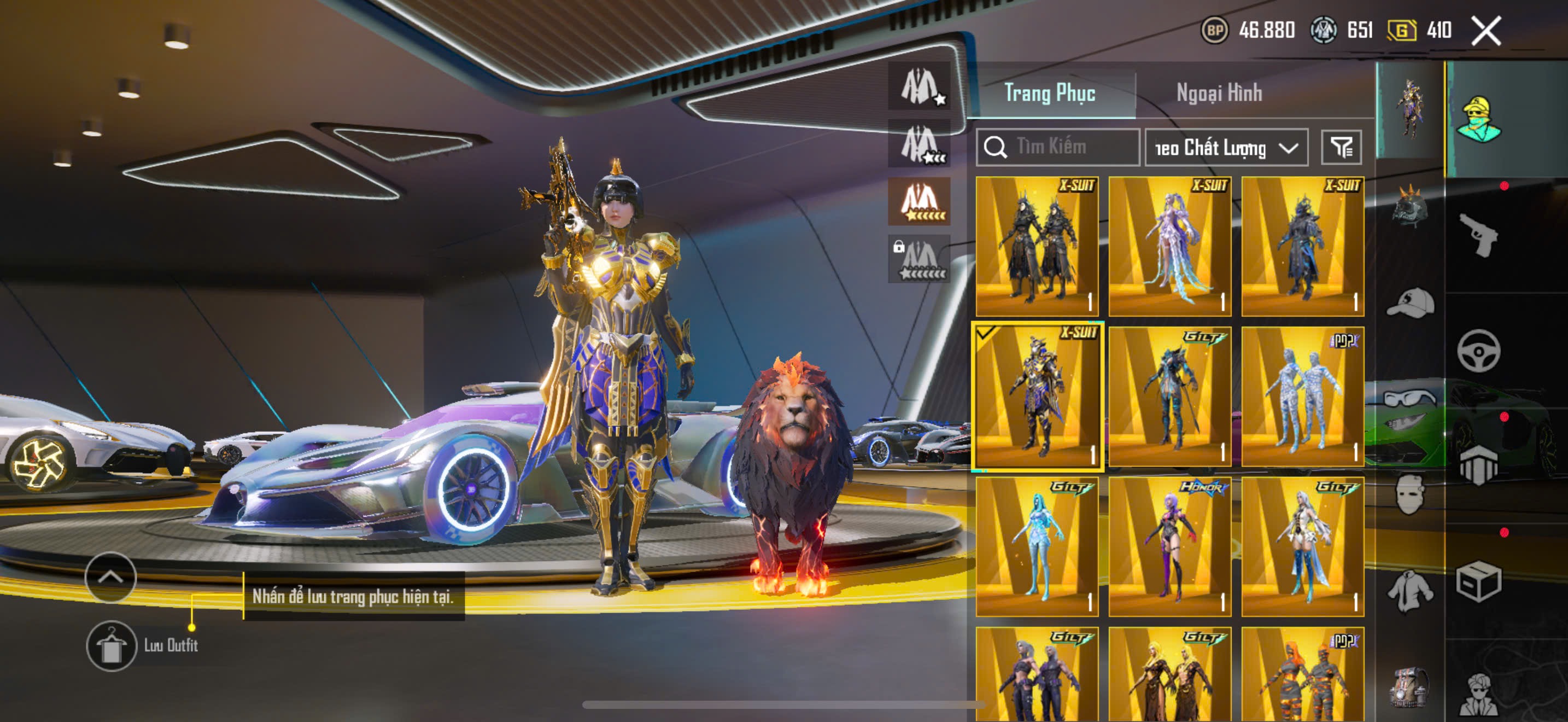This screenshot has height=722, width=1568.
Task: Switch to the Trang Phục tab
Action: pos(1049,93)
